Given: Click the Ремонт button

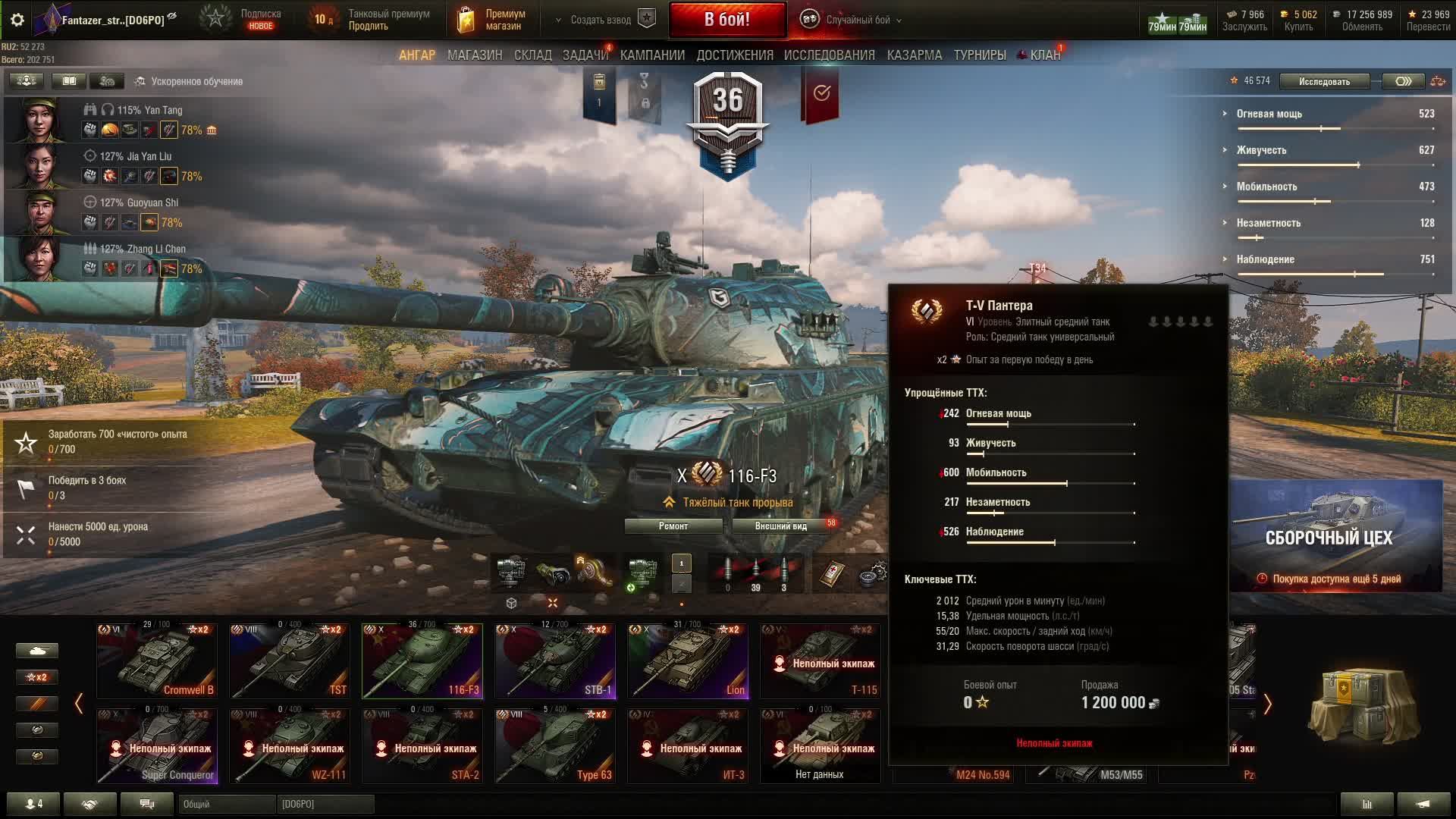Looking at the screenshot, I should coord(673,526).
